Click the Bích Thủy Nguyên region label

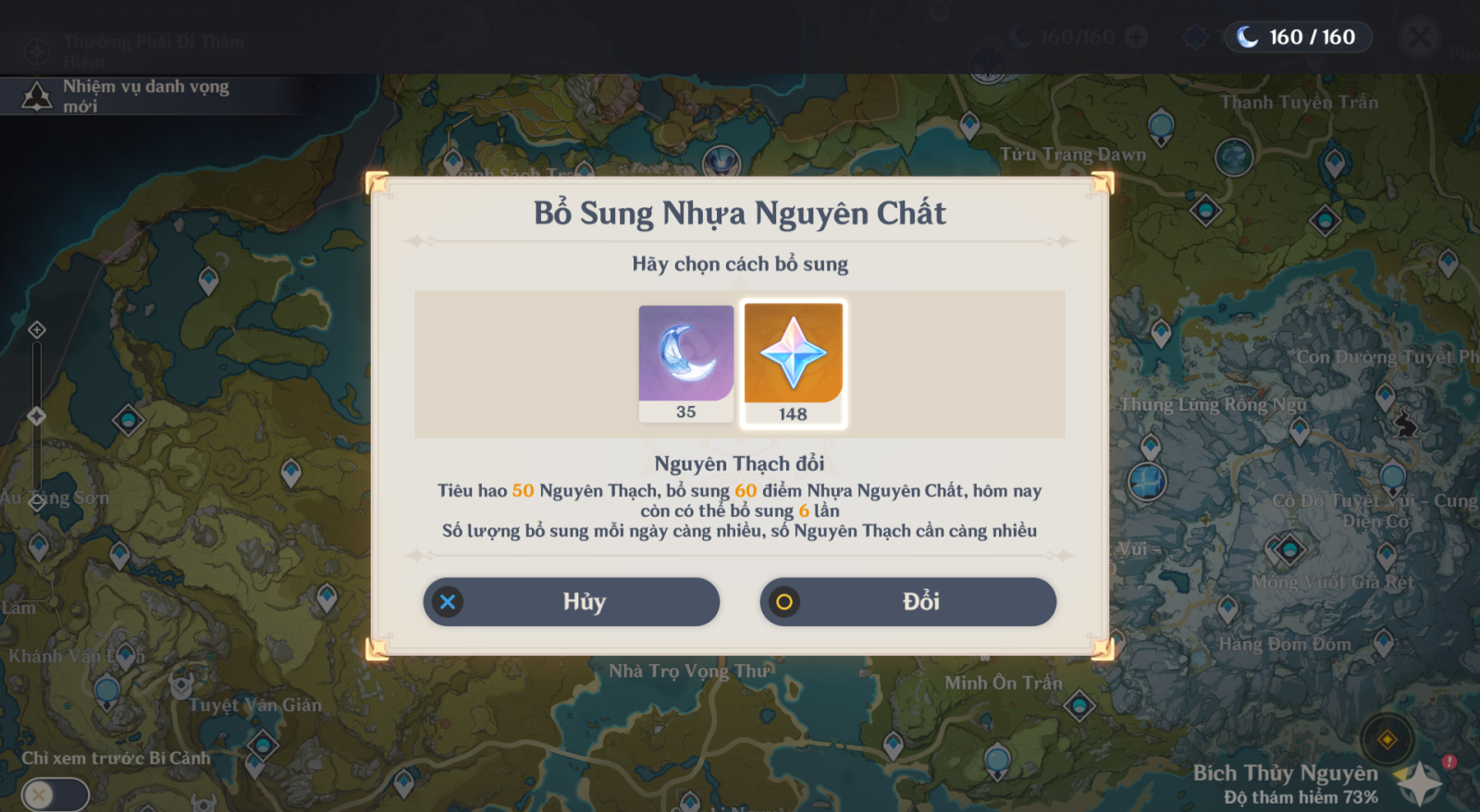pos(1288,773)
